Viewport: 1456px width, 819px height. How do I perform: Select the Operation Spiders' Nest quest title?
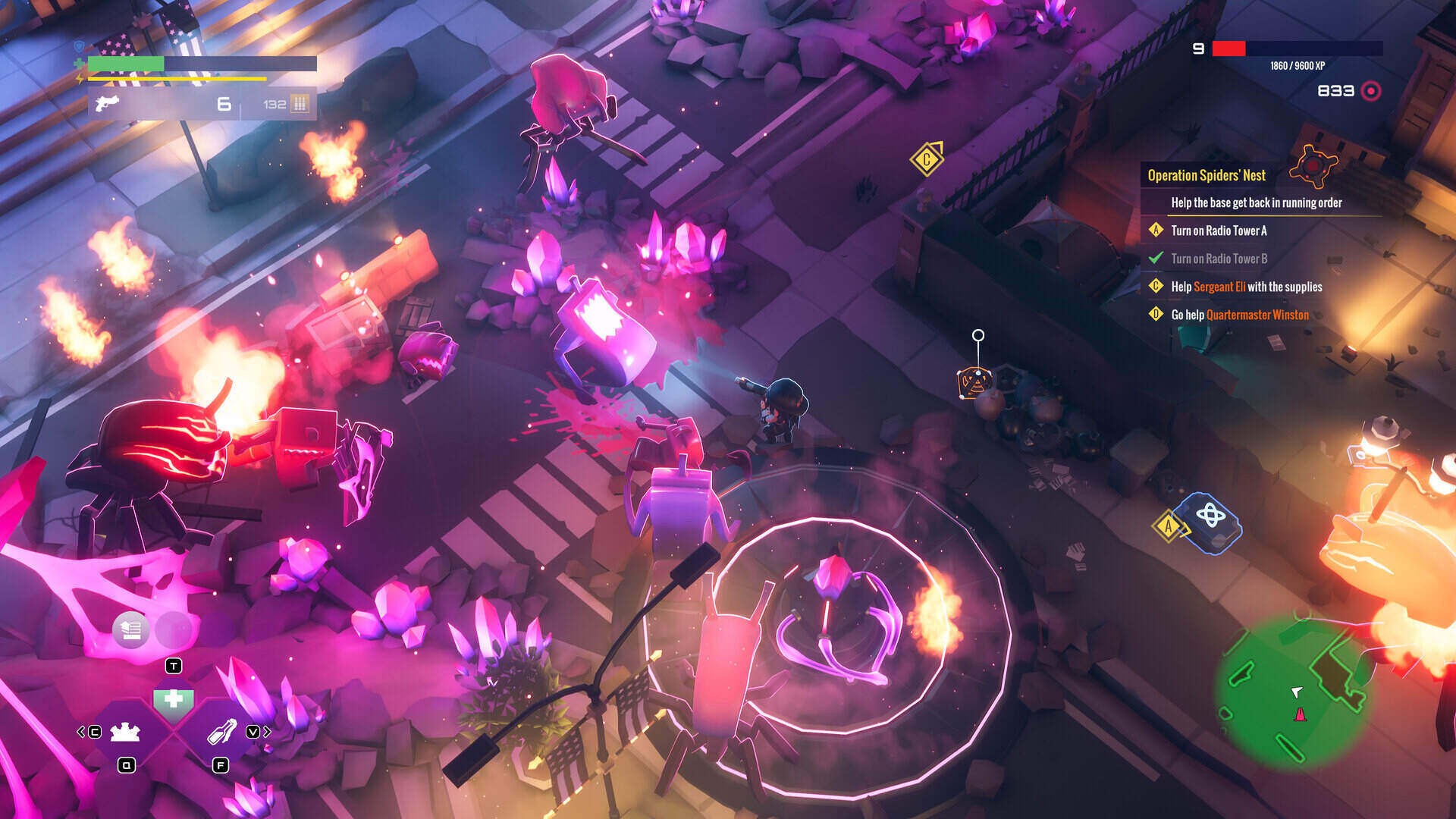click(1206, 175)
